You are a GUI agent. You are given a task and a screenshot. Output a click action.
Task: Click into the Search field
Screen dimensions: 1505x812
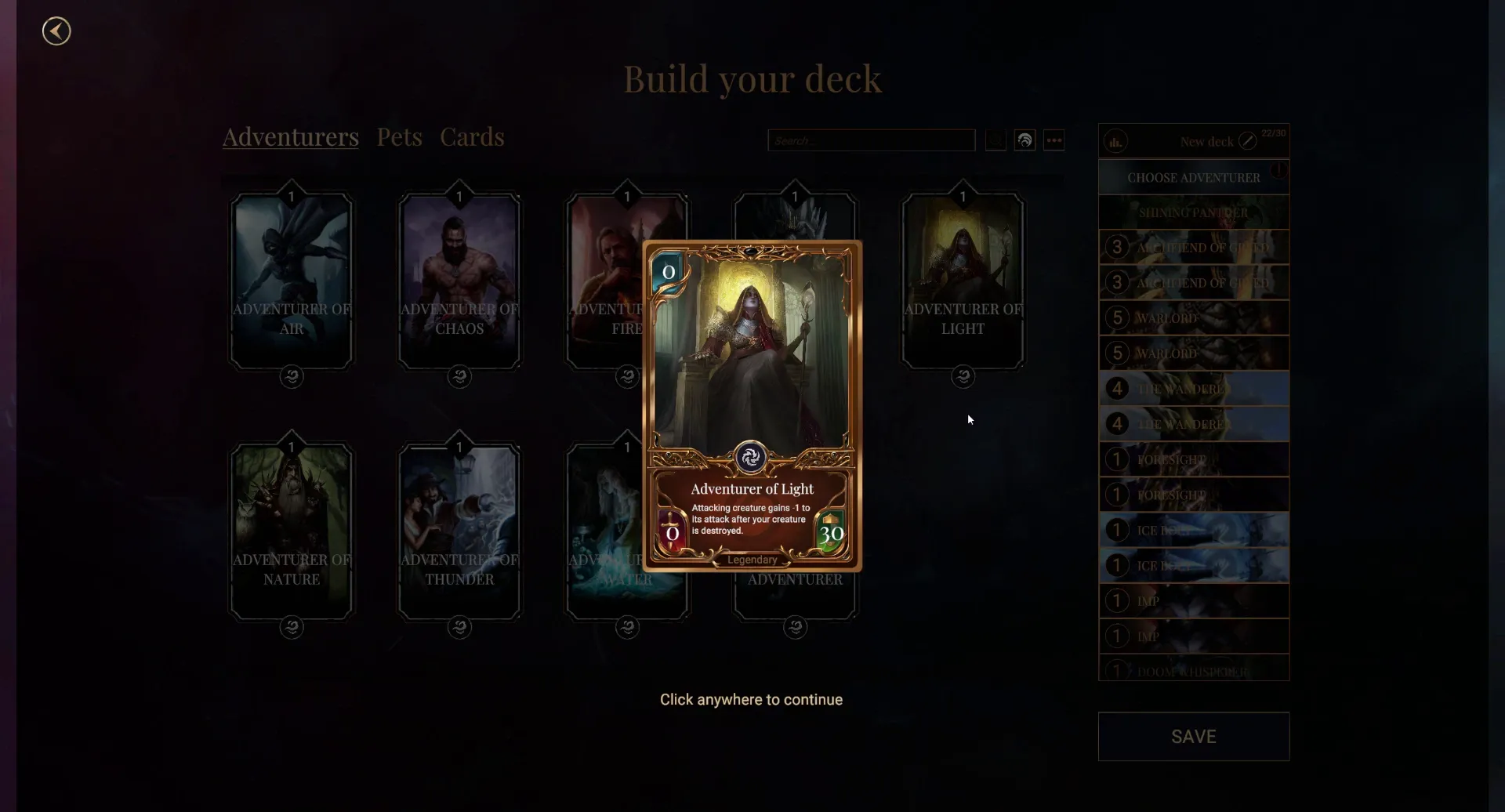pos(871,140)
